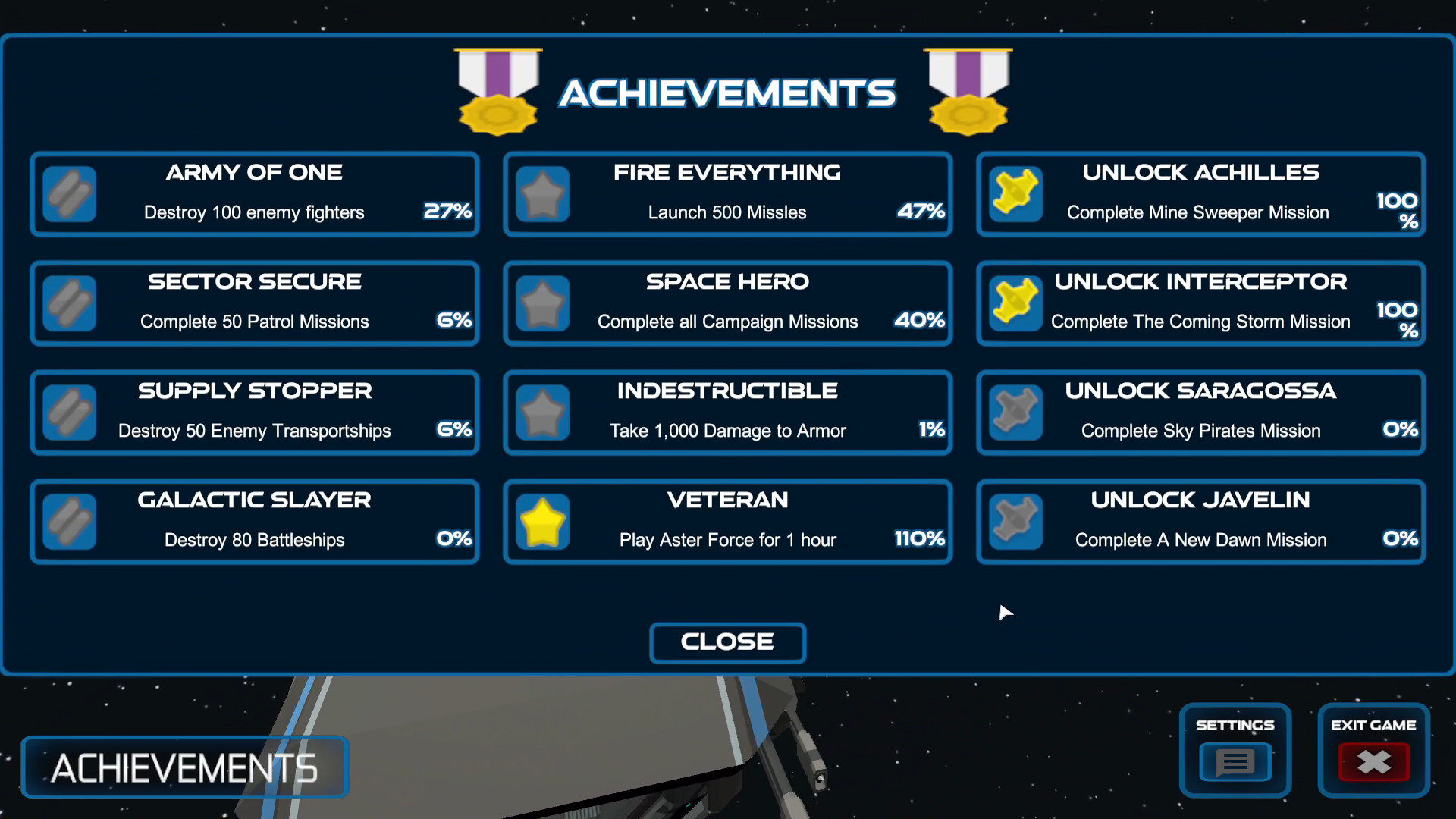Click the grayed Unlock Saragossa ship icon
Image resolution: width=1456 pixels, height=819 pixels.
coord(1015,413)
